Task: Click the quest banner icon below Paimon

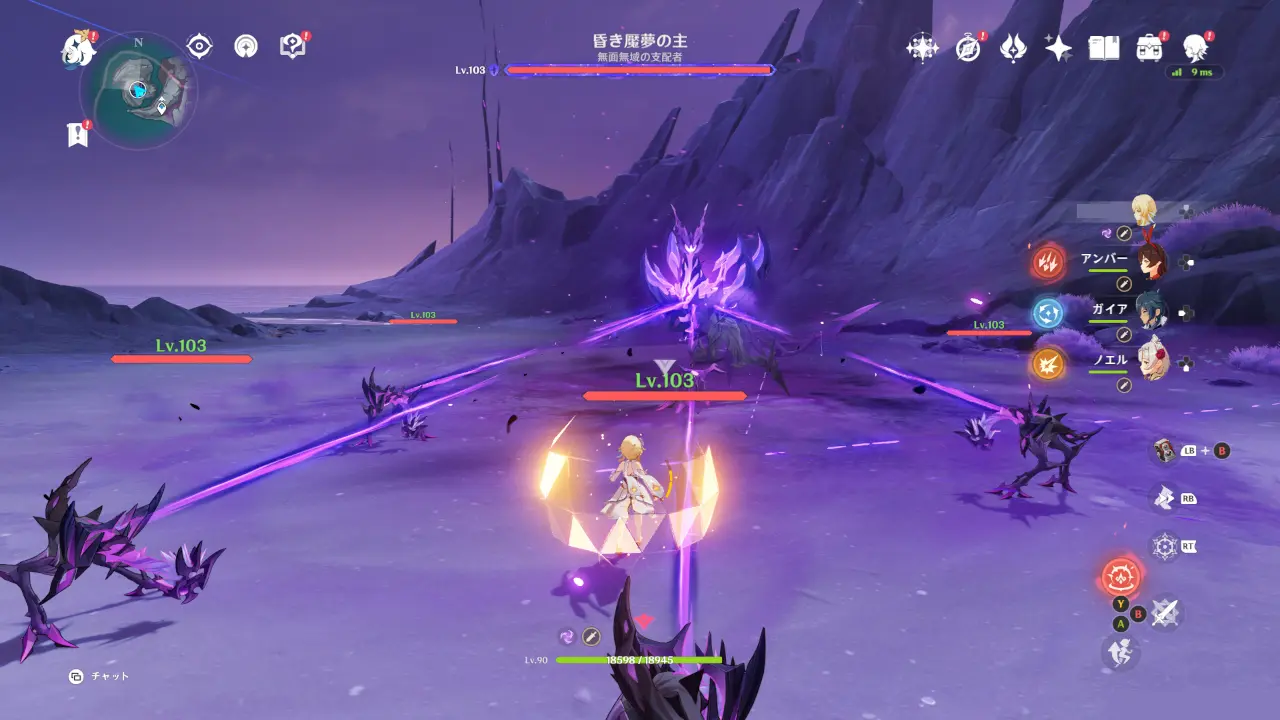Action: coord(77,134)
